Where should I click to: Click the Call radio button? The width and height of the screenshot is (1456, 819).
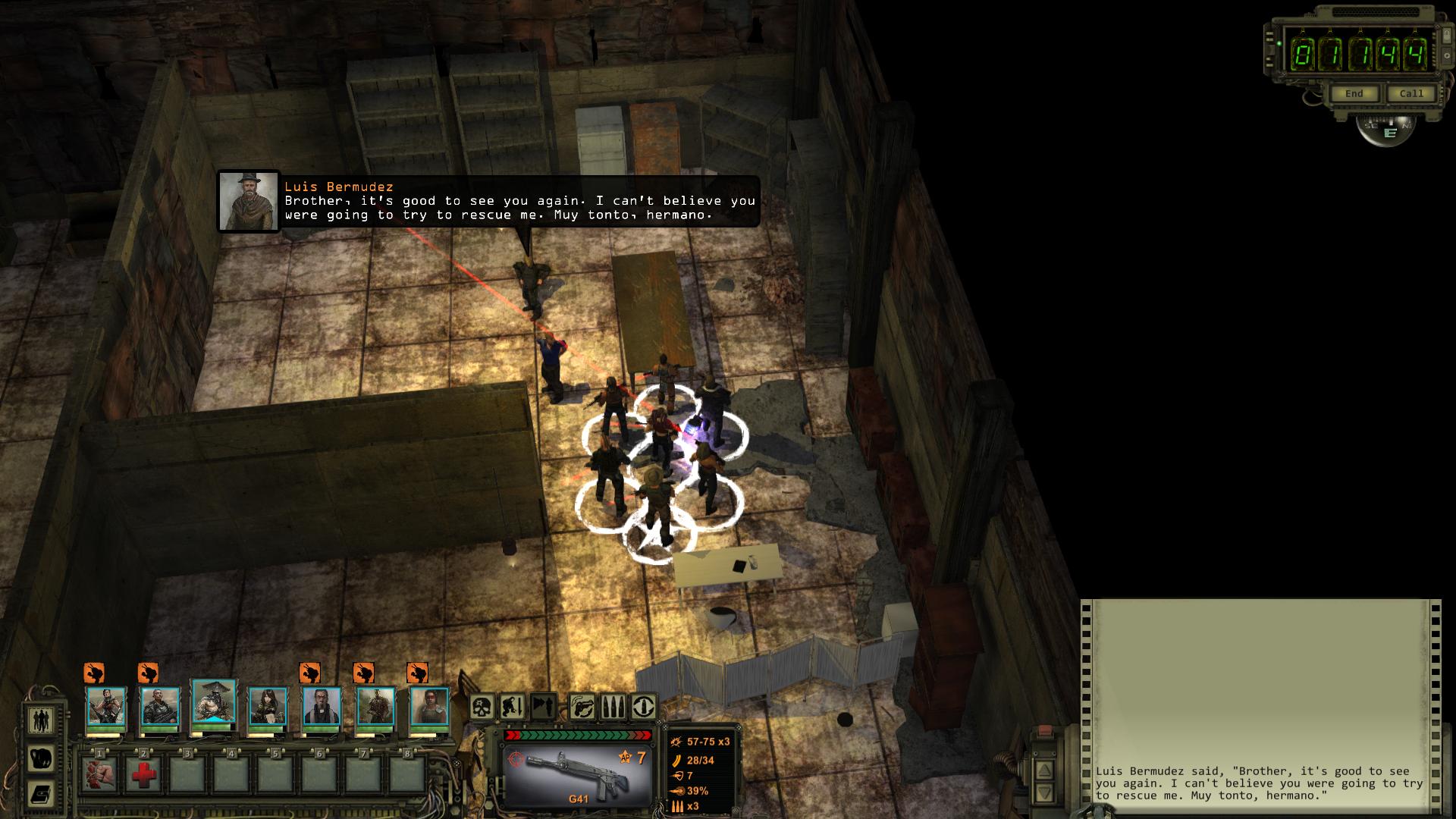tap(1411, 94)
